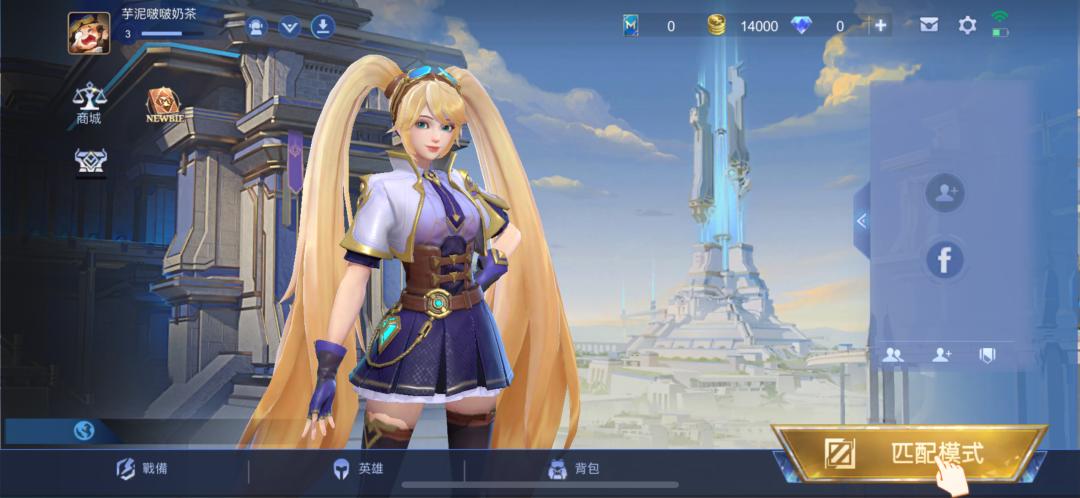Collapse the friends side panel arrow
The height and width of the screenshot is (498, 1080).
(x=861, y=221)
